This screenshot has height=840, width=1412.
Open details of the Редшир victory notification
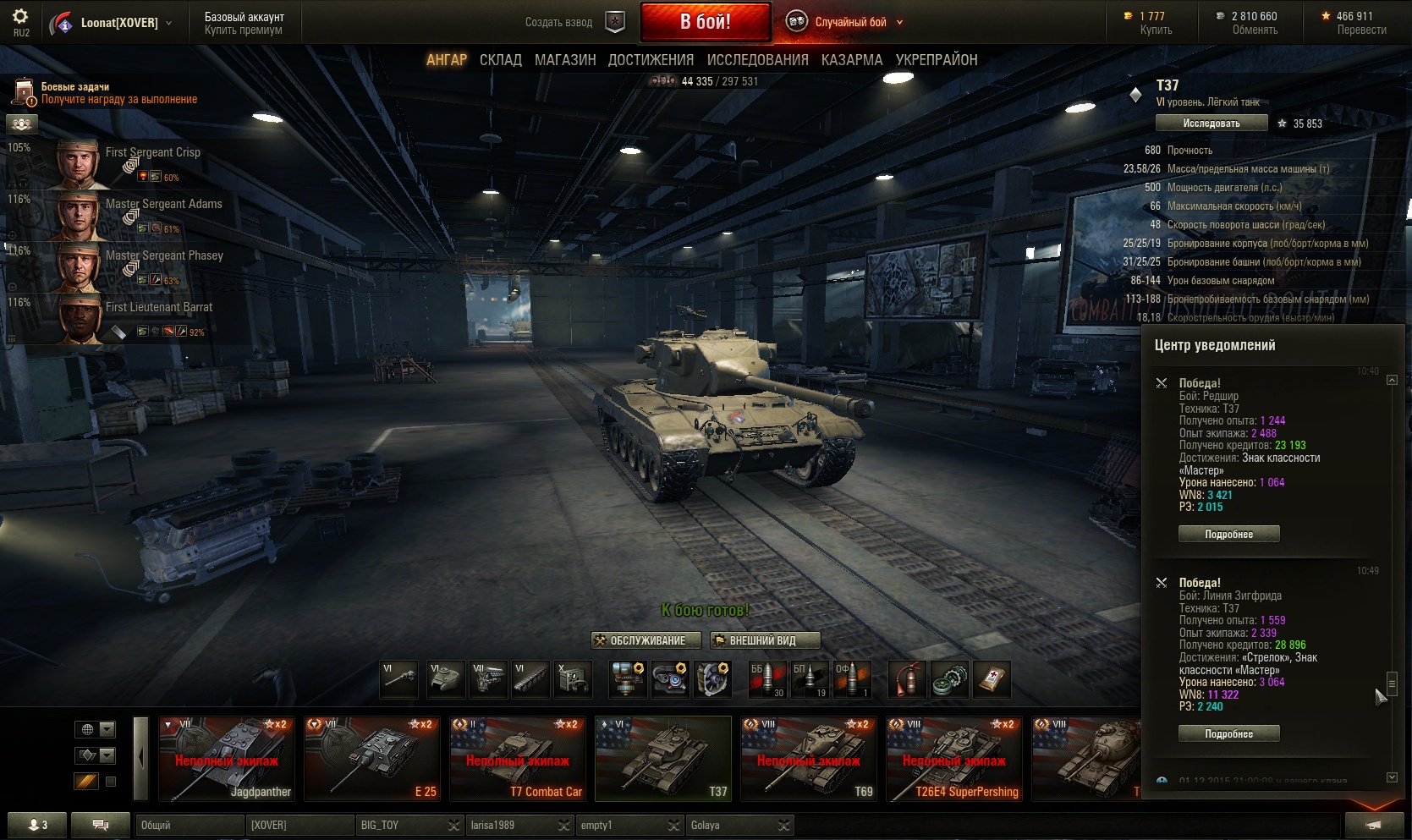[x=1228, y=534]
